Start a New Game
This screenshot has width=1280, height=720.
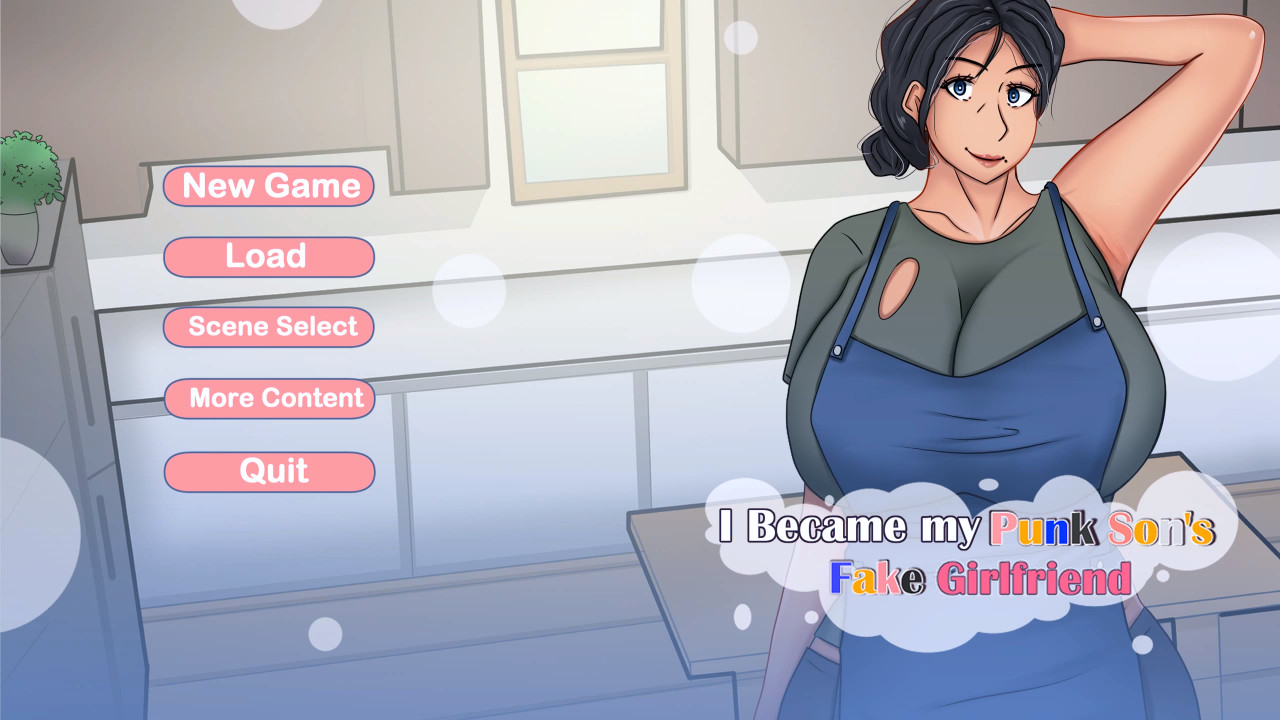click(269, 186)
